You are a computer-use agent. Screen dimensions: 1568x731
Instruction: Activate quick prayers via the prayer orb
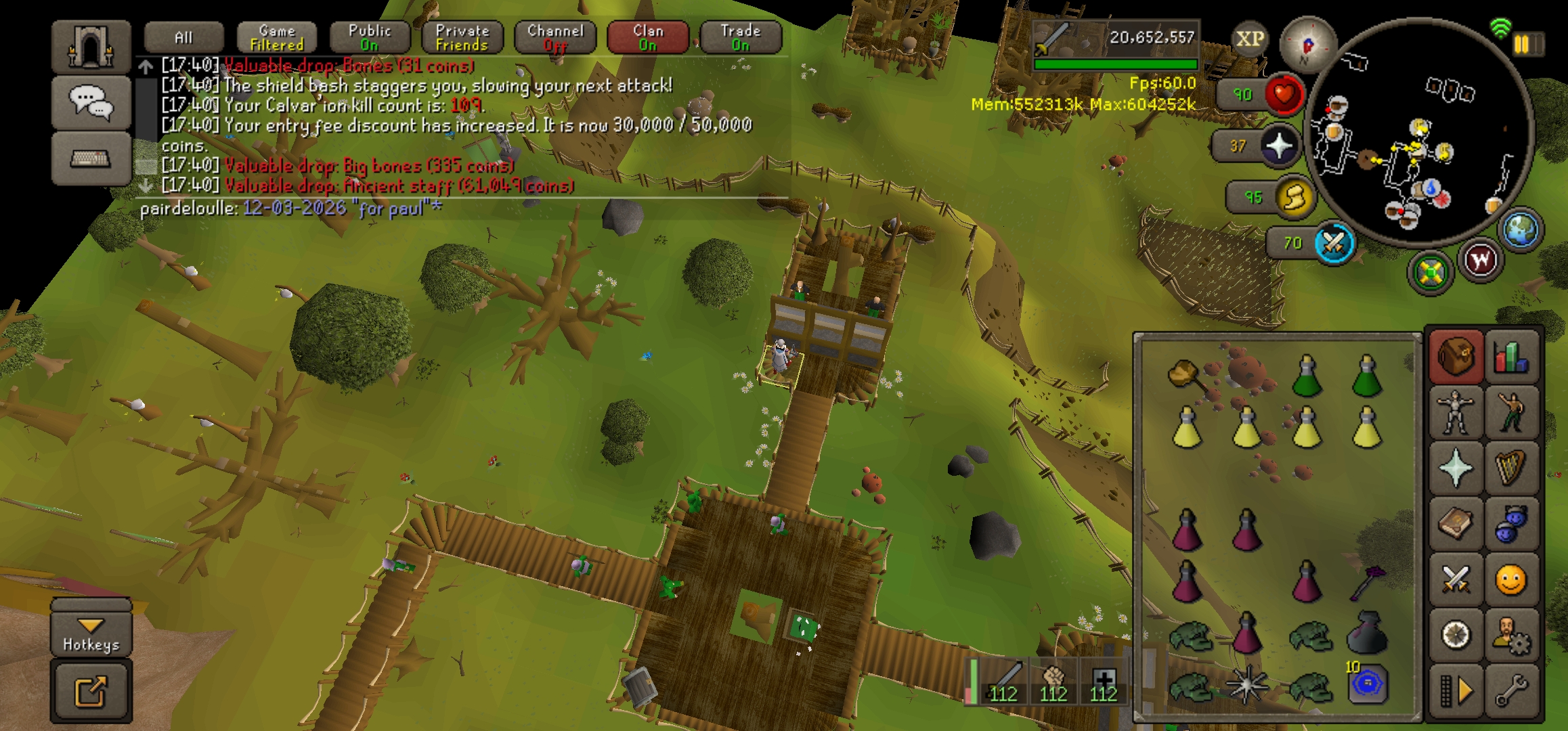[x=1280, y=146]
